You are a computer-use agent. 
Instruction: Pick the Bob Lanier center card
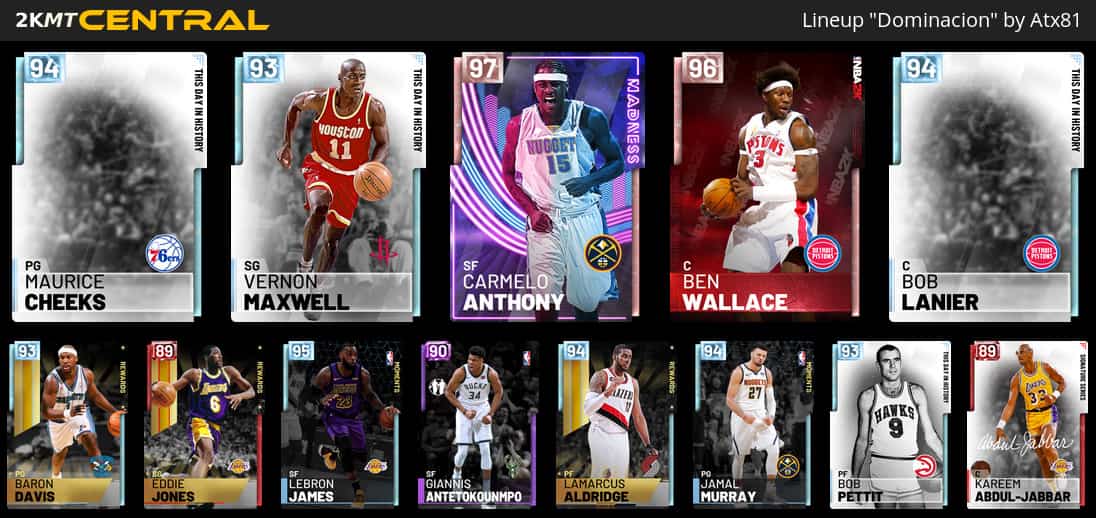pos(986,187)
